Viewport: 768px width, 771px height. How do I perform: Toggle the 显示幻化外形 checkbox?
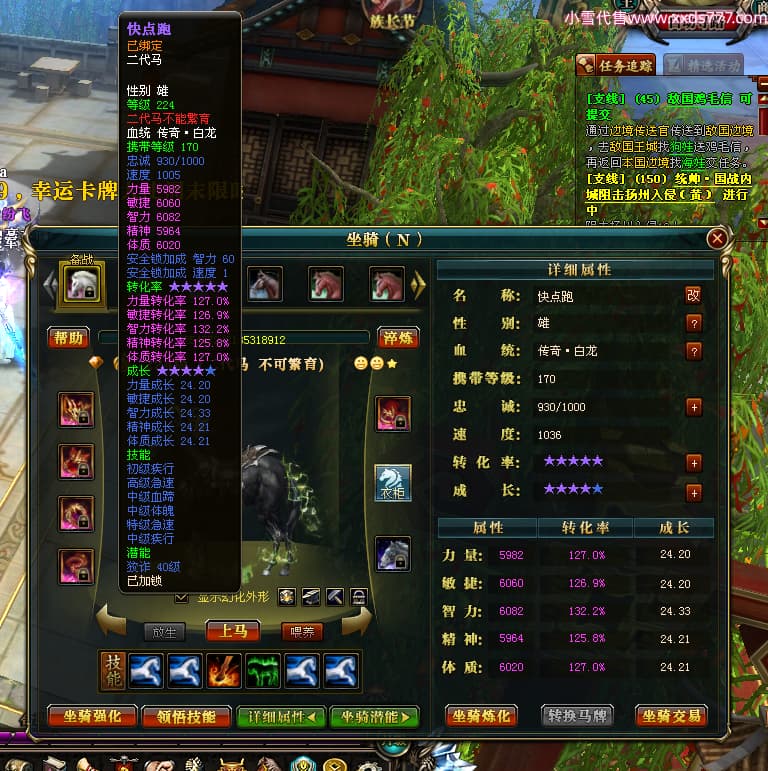coord(181,597)
